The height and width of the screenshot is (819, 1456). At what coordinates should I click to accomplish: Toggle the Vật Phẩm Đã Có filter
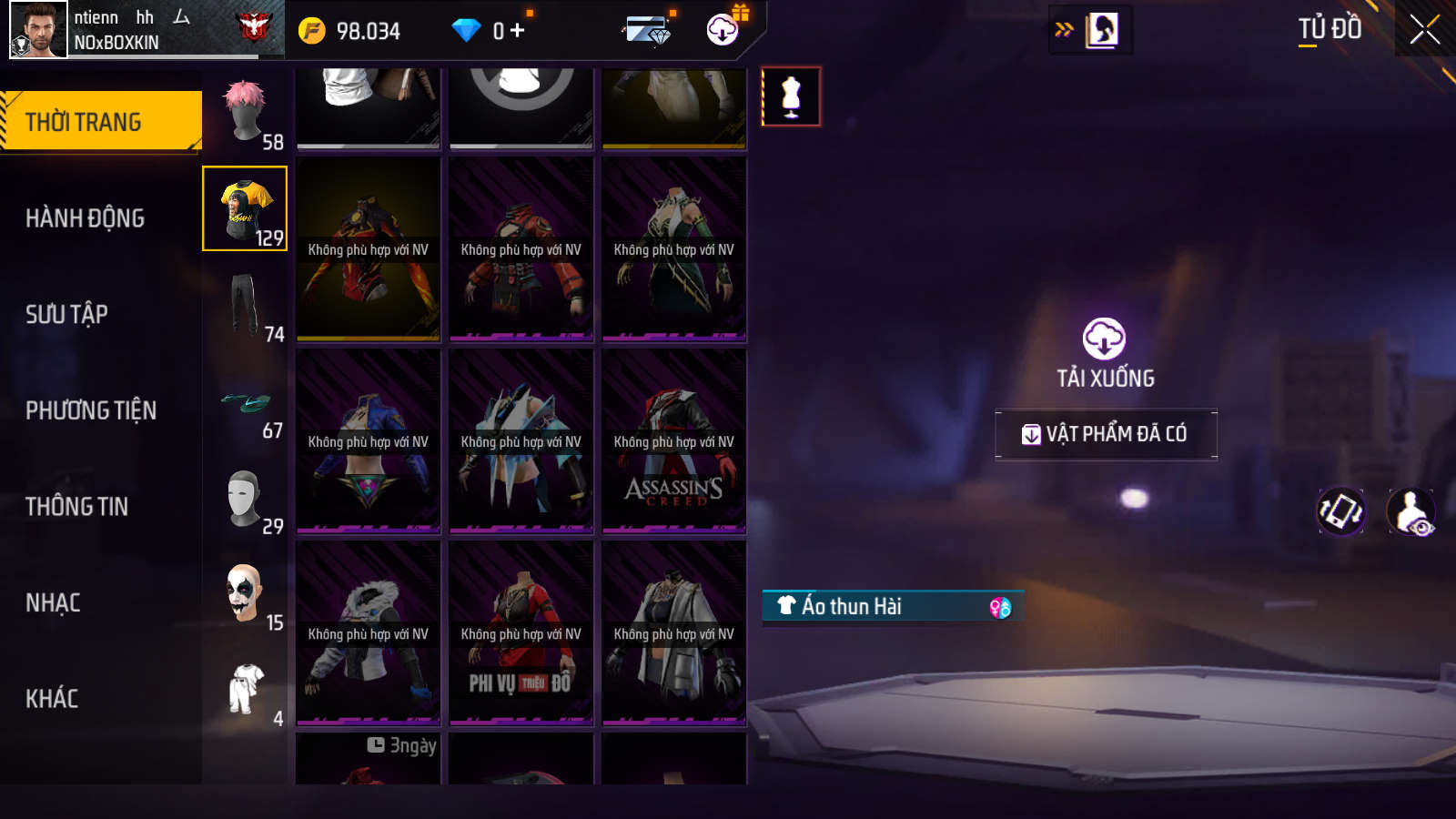point(1106,434)
